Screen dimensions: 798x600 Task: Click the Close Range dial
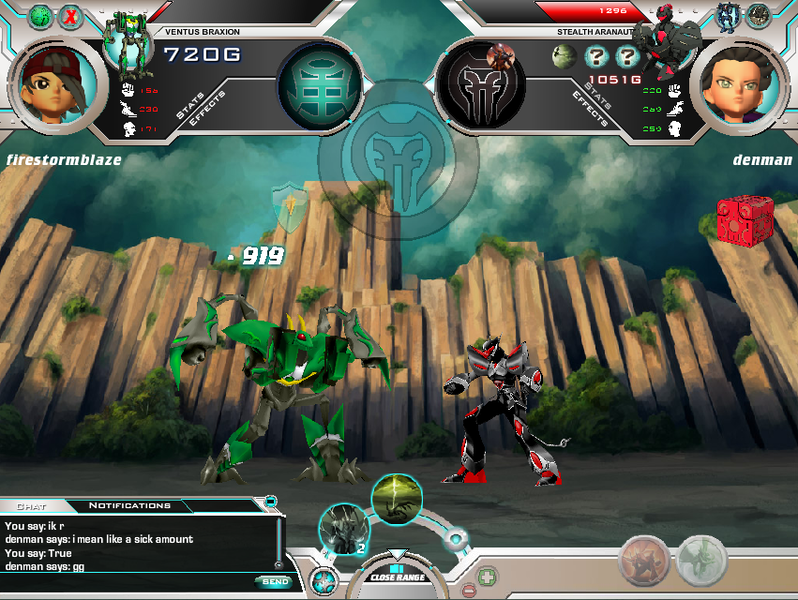click(397, 574)
